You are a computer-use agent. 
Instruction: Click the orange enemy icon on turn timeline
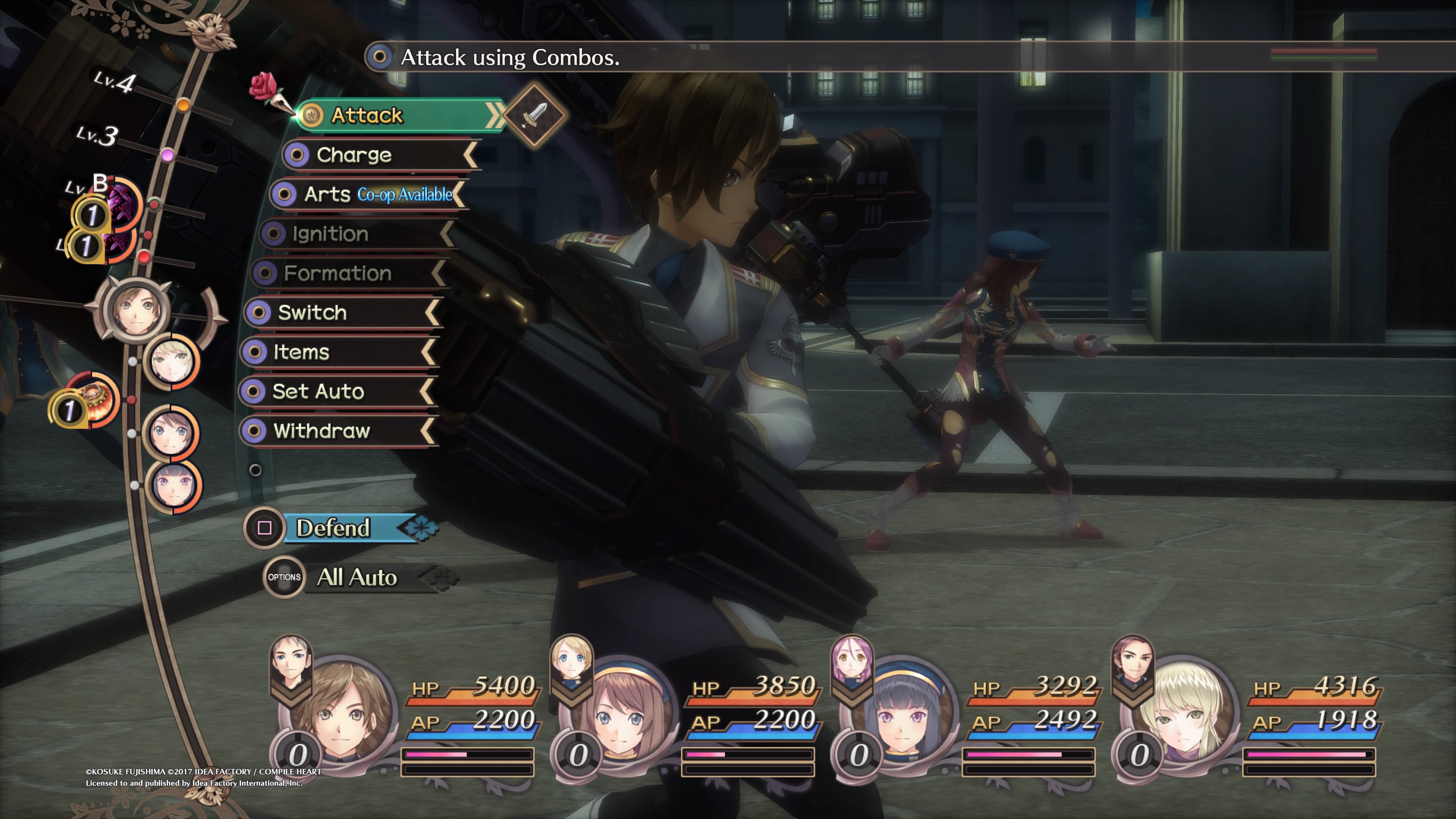[93, 399]
